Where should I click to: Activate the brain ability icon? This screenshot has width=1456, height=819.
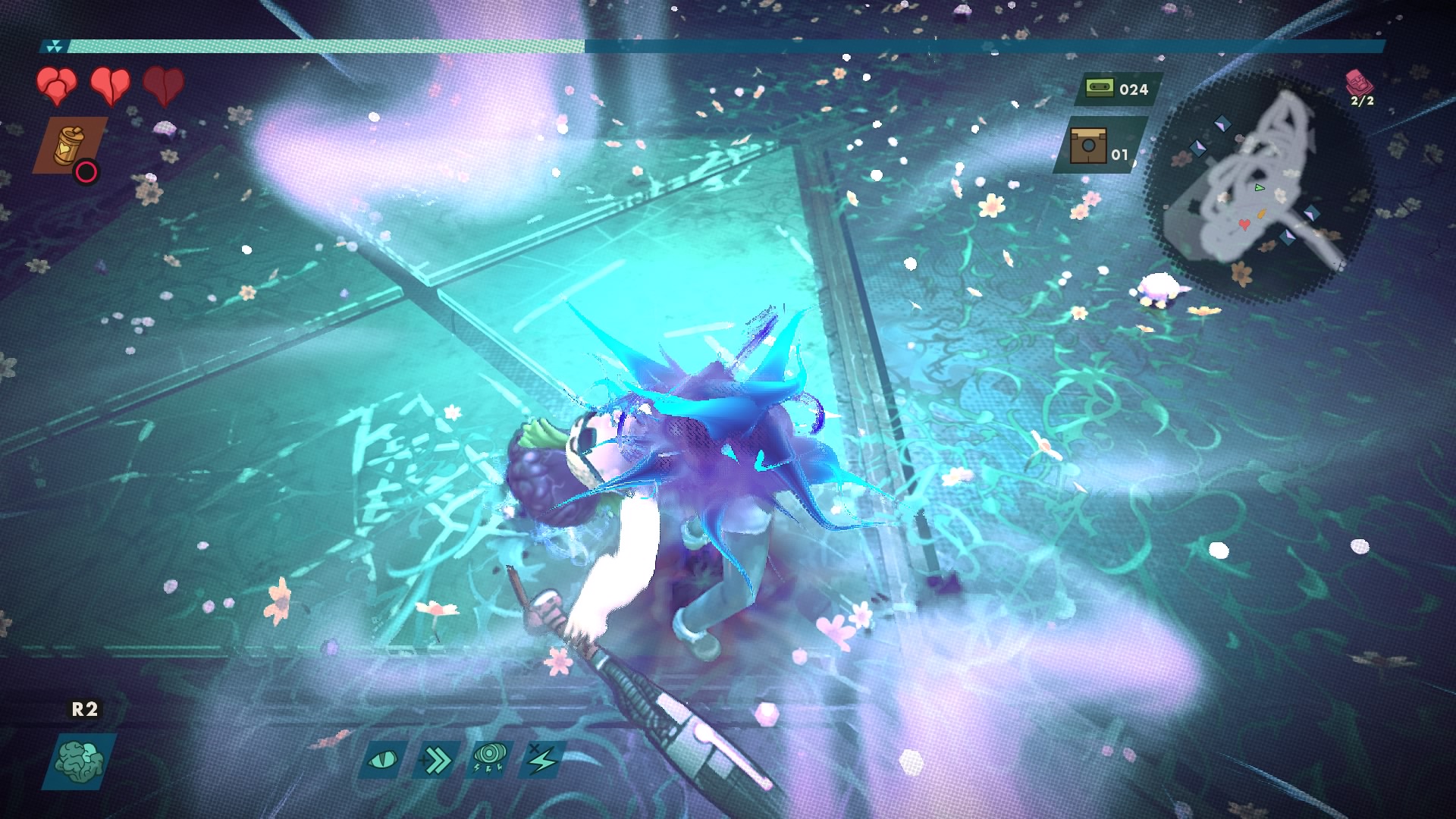79,761
